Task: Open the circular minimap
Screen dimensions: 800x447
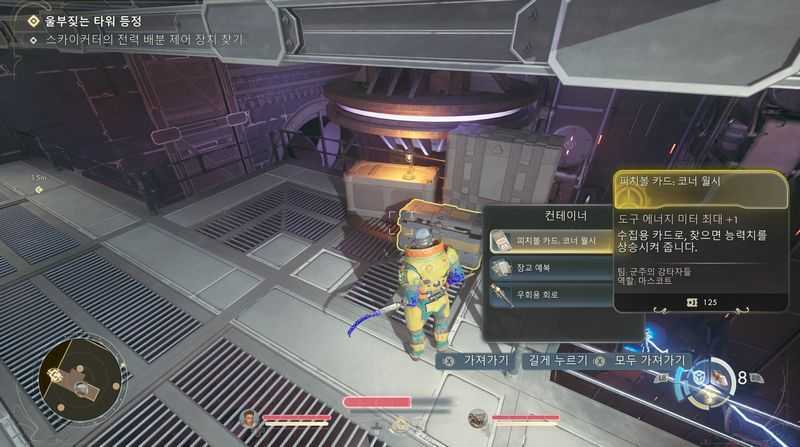Action: (x=83, y=377)
